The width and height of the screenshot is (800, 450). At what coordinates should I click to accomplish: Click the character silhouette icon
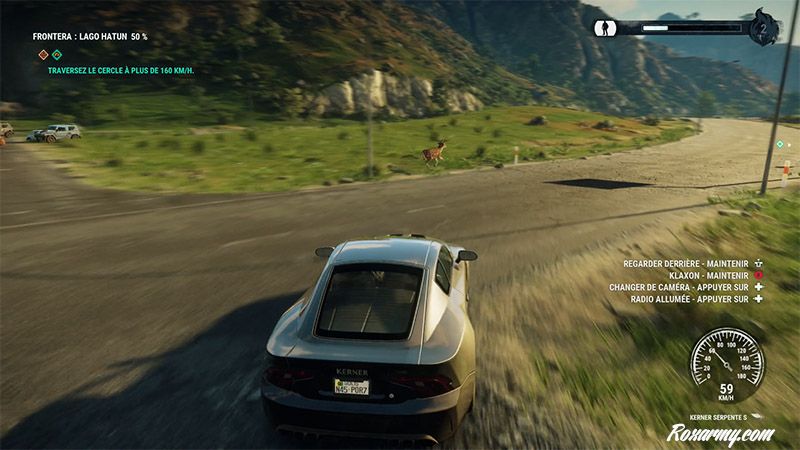pyautogui.click(x=604, y=28)
